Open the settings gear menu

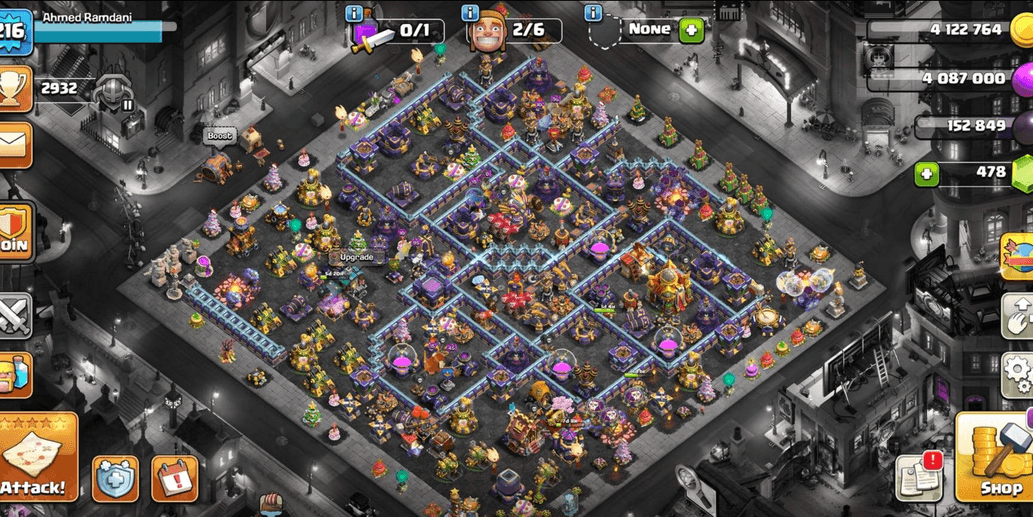coord(1018,375)
